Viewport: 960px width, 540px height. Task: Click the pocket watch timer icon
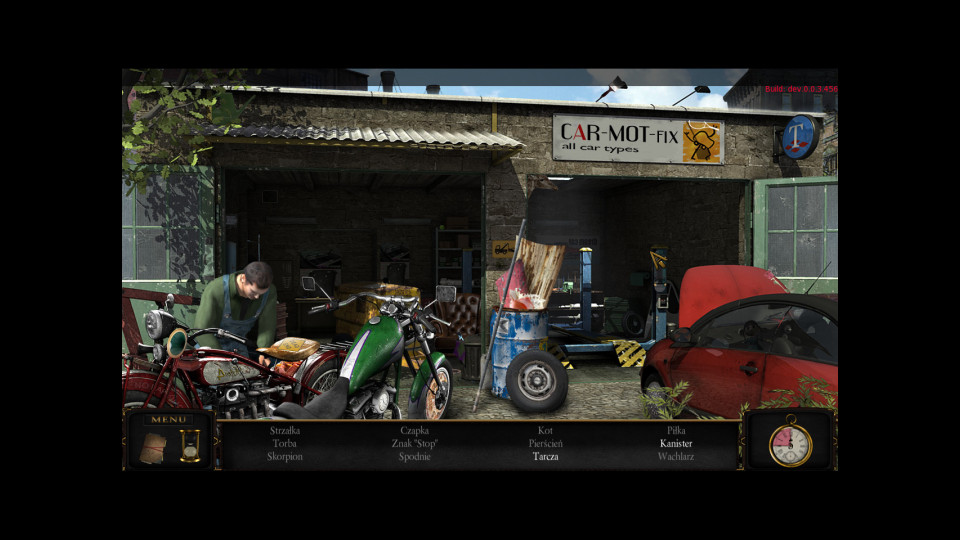click(790, 444)
